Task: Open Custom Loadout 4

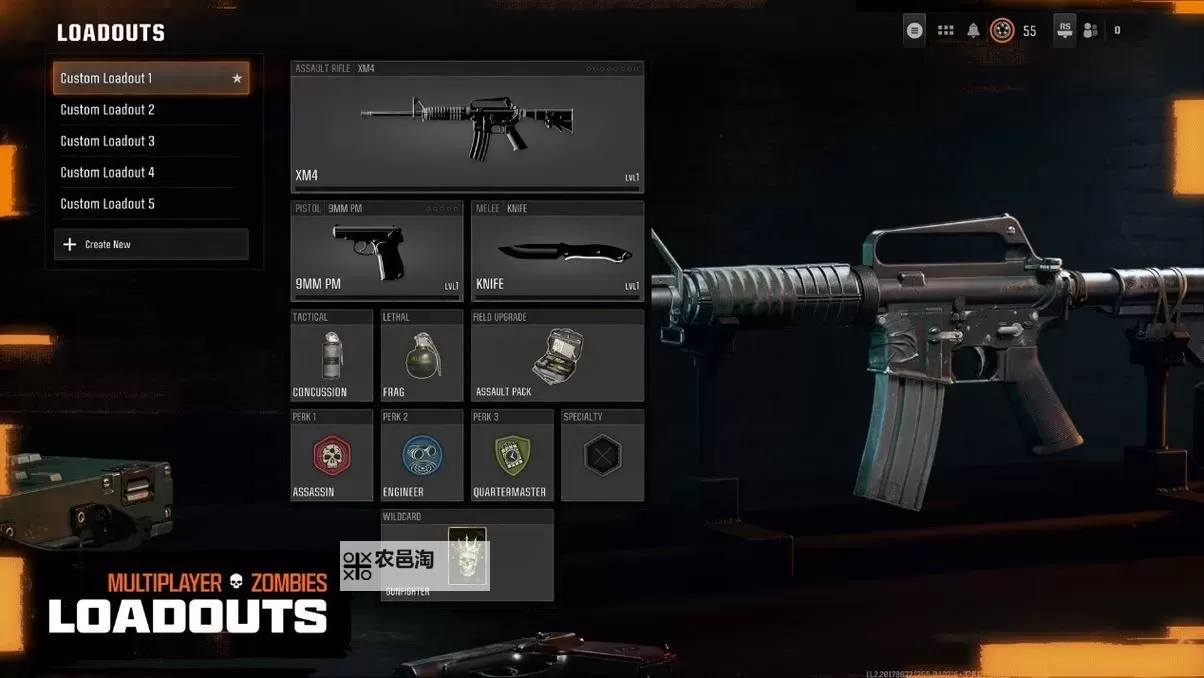Action: (x=150, y=172)
